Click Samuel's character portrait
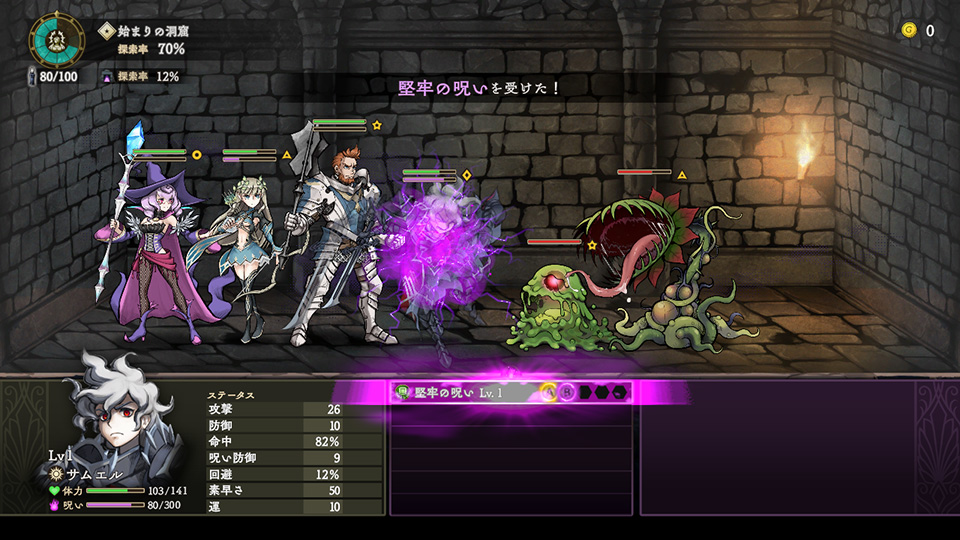This screenshot has width=960, height=540. 122,408
